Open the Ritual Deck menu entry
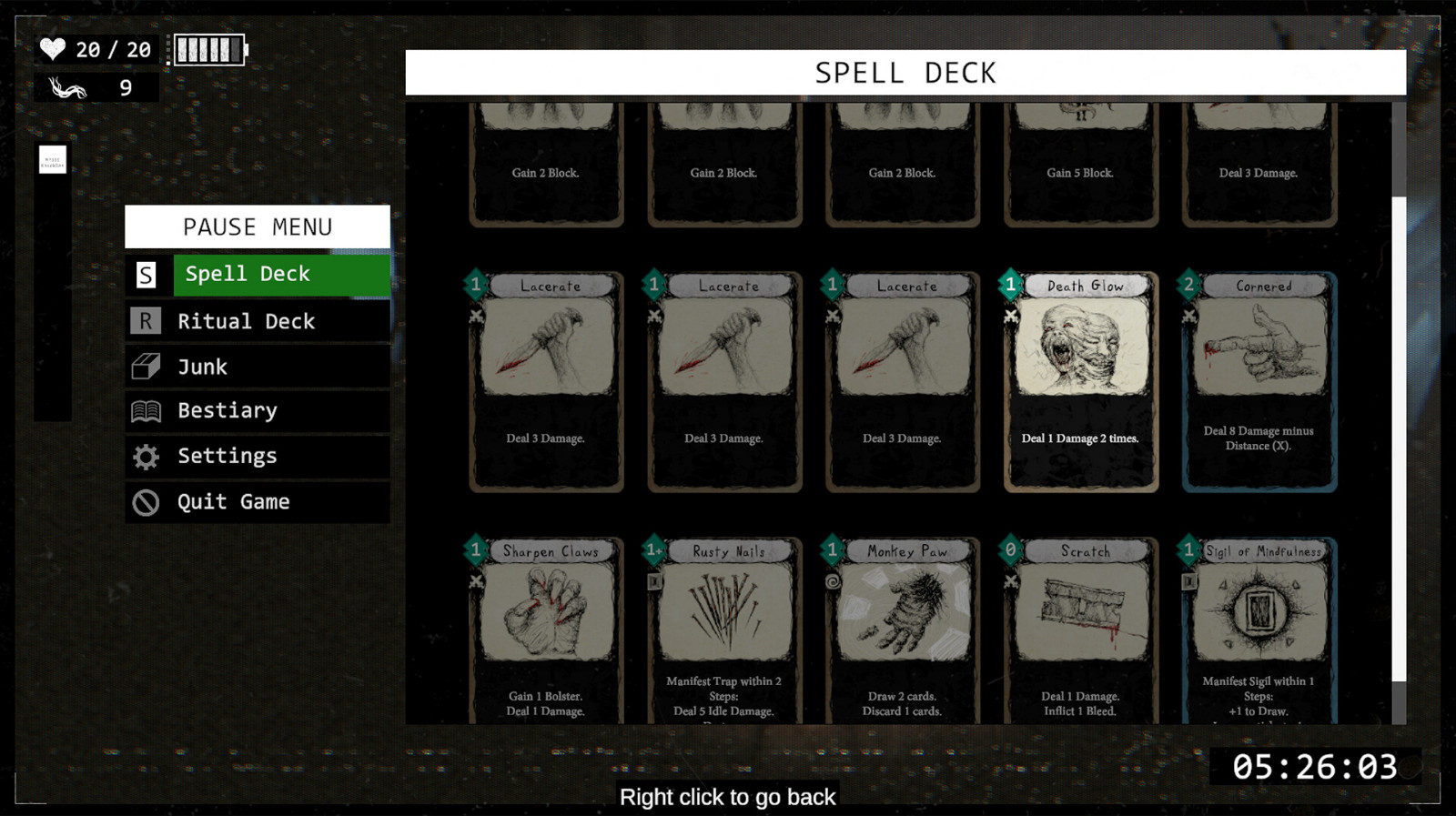Image resolution: width=1456 pixels, height=816 pixels. click(x=258, y=321)
